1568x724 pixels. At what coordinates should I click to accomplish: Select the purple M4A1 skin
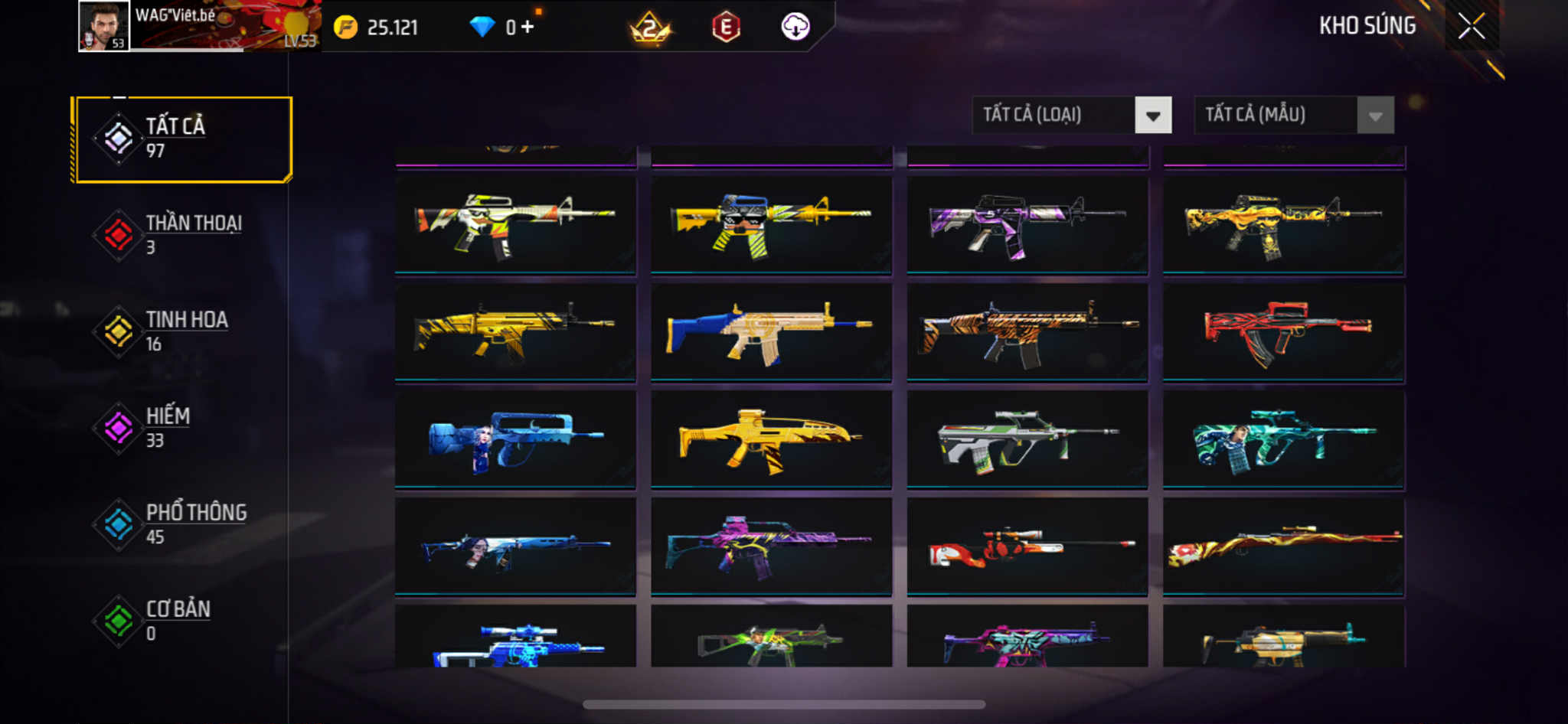click(x=1027, y=224)
